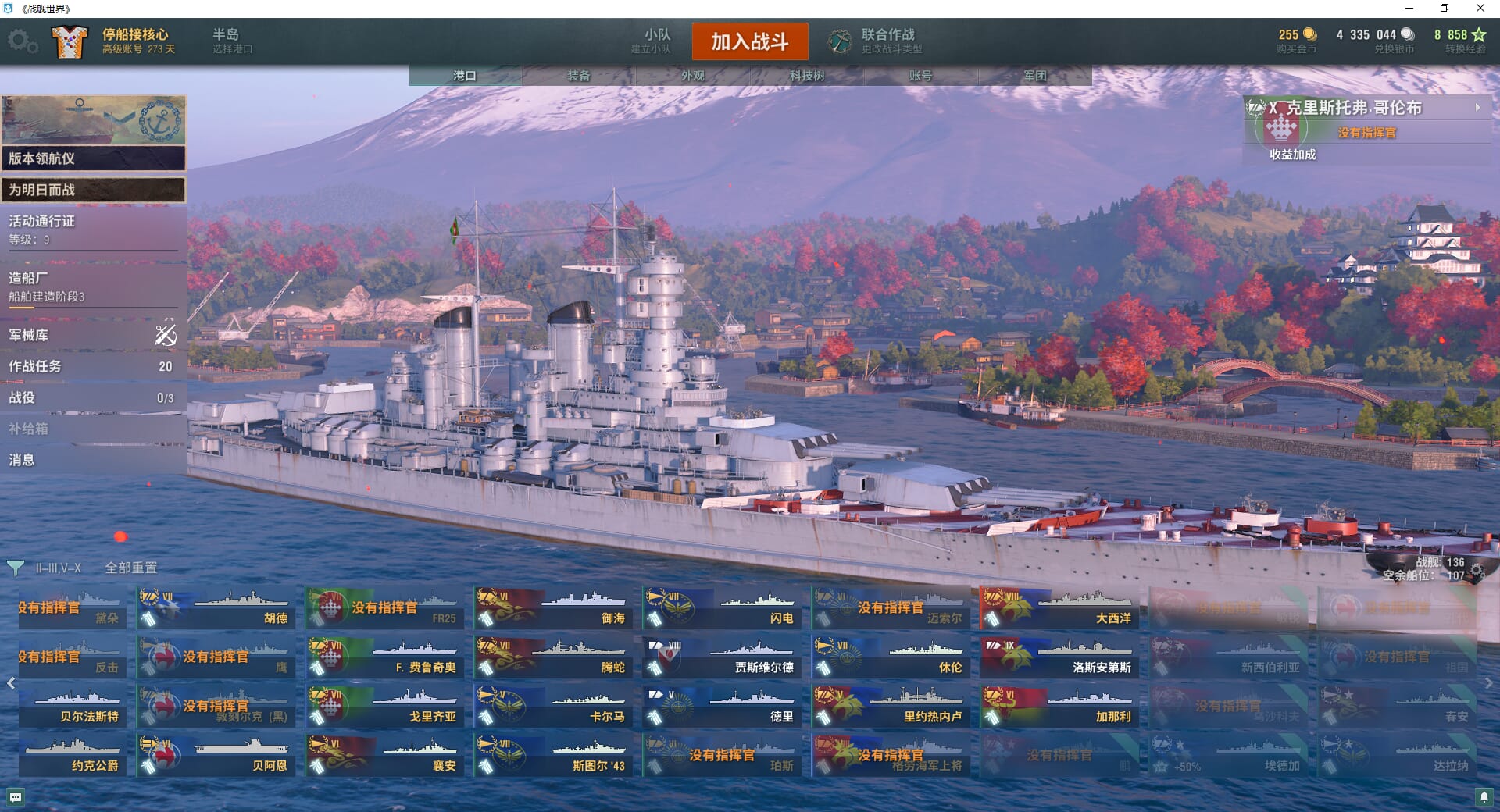The height and width of the screenshot is (812, 1500).
Task: Click the 加入战斗 battle button
Action: click(749, 41)
